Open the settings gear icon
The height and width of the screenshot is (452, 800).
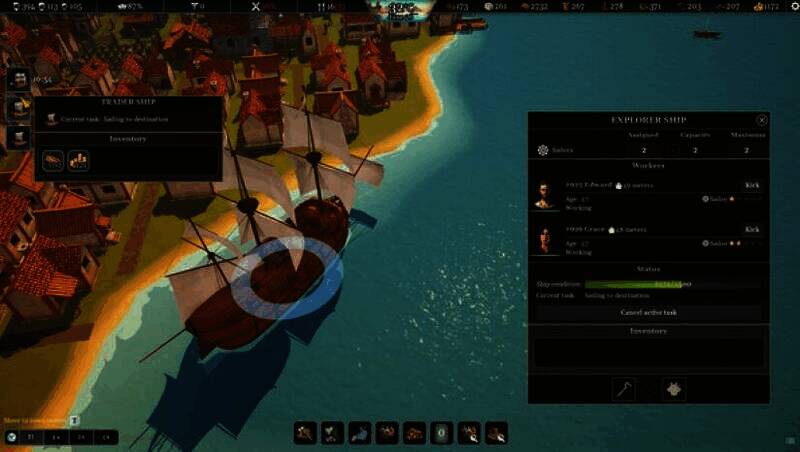click(x=789, y=6)
